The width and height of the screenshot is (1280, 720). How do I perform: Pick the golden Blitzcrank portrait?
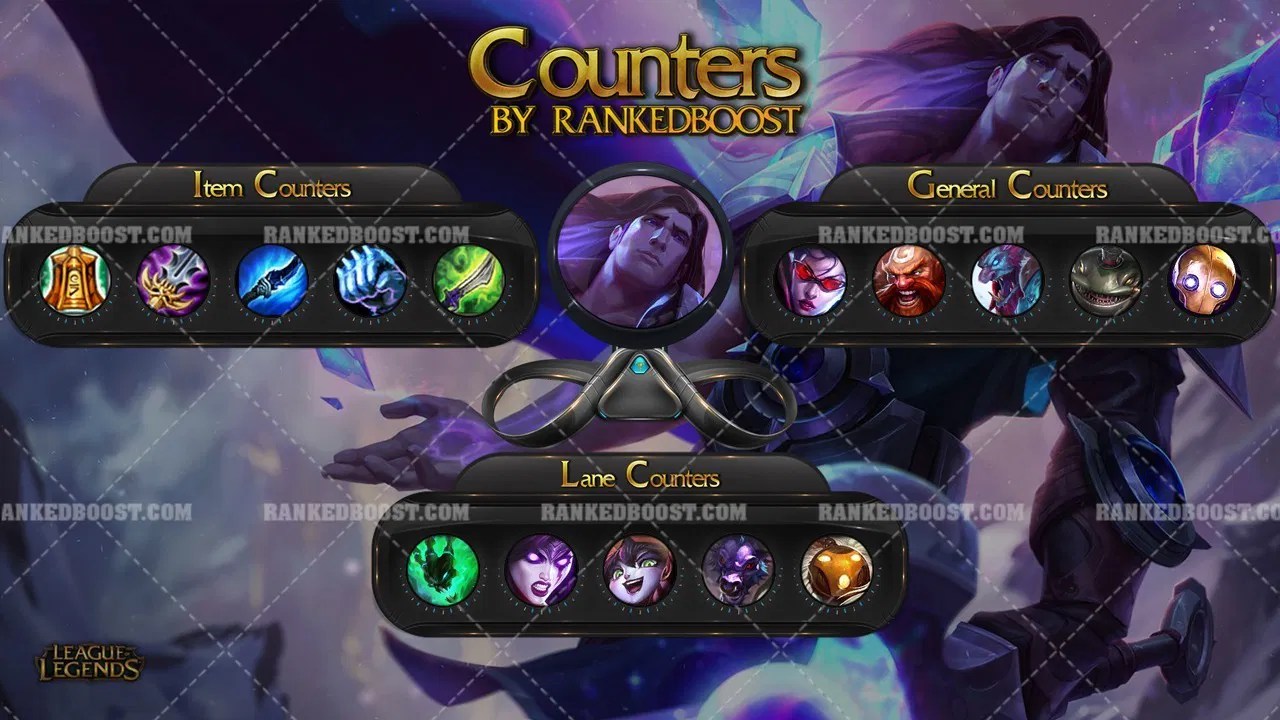click(x=1204, y=280)
